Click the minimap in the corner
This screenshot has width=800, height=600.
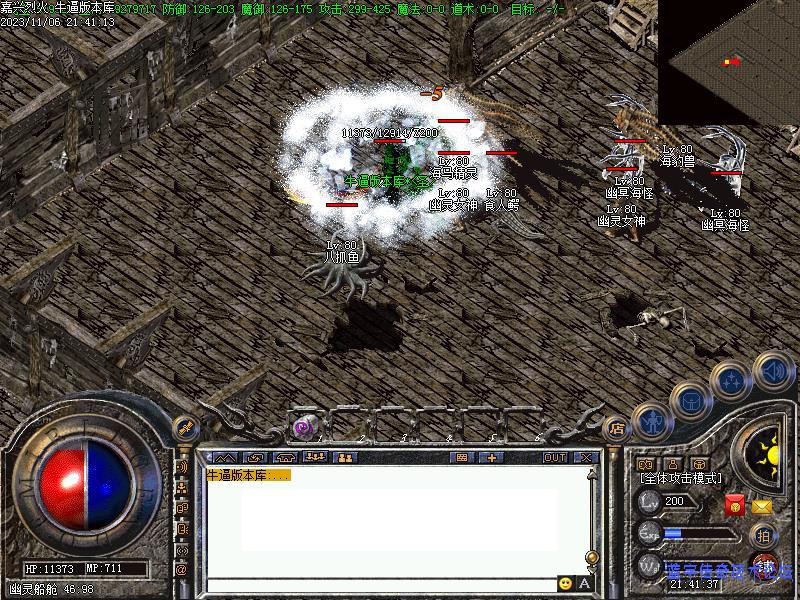[x=728, y=62]
